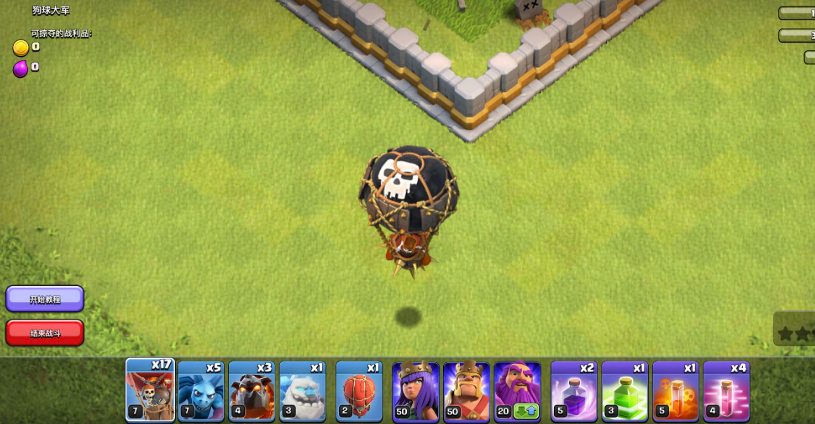Pick the pink Haste spell slot
This screenshot has width=815, height=424.
[x=726, y=390]
